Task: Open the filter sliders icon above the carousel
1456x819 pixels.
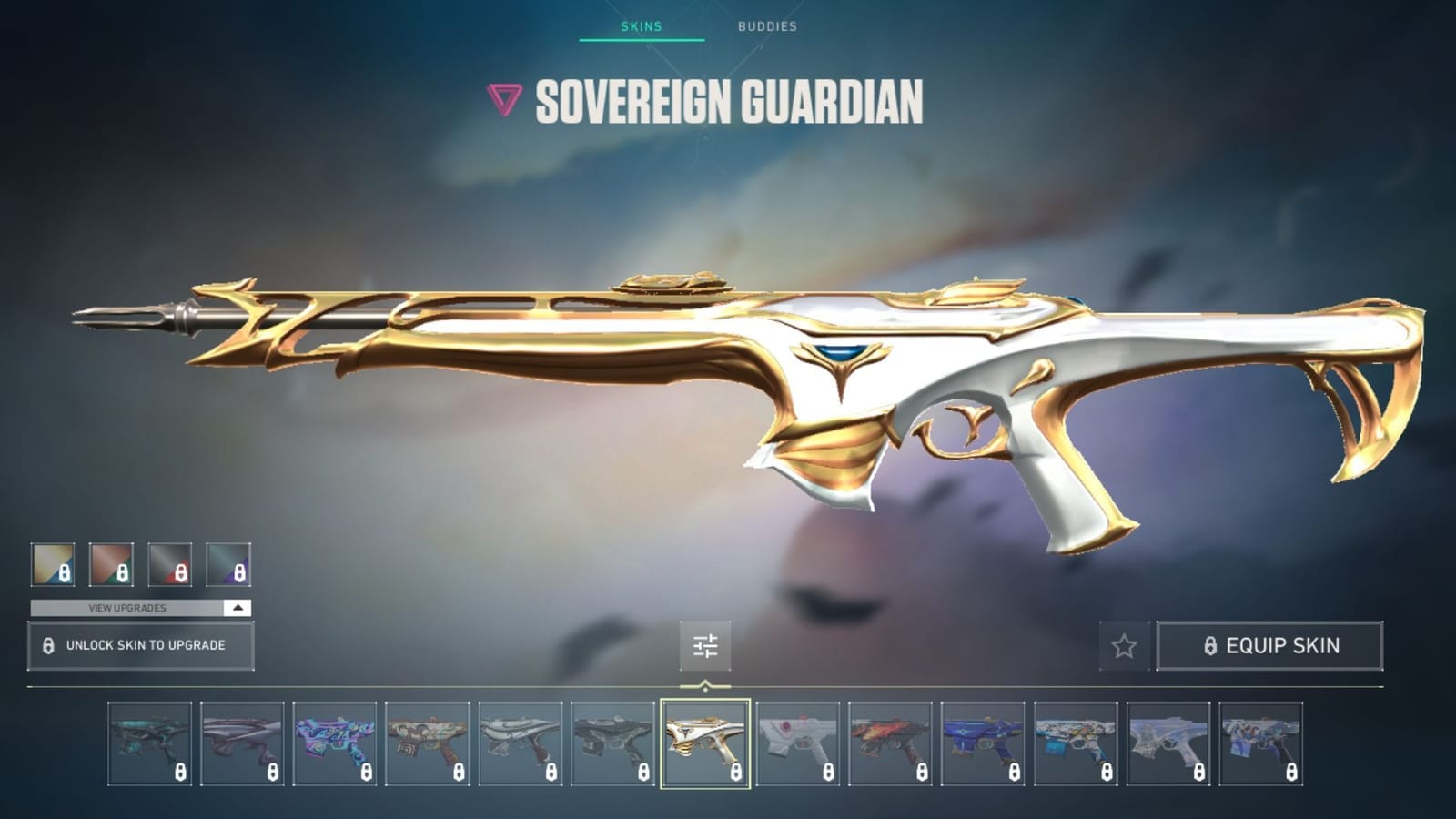Action: pos(703,646)
